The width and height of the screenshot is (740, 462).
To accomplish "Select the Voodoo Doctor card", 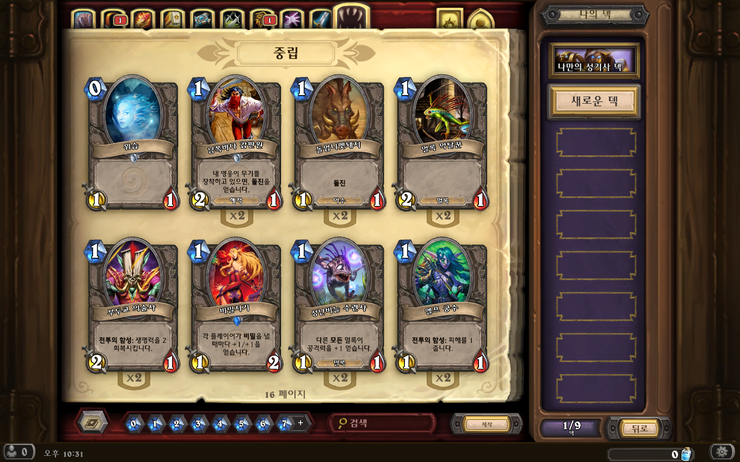I will 133,305.
